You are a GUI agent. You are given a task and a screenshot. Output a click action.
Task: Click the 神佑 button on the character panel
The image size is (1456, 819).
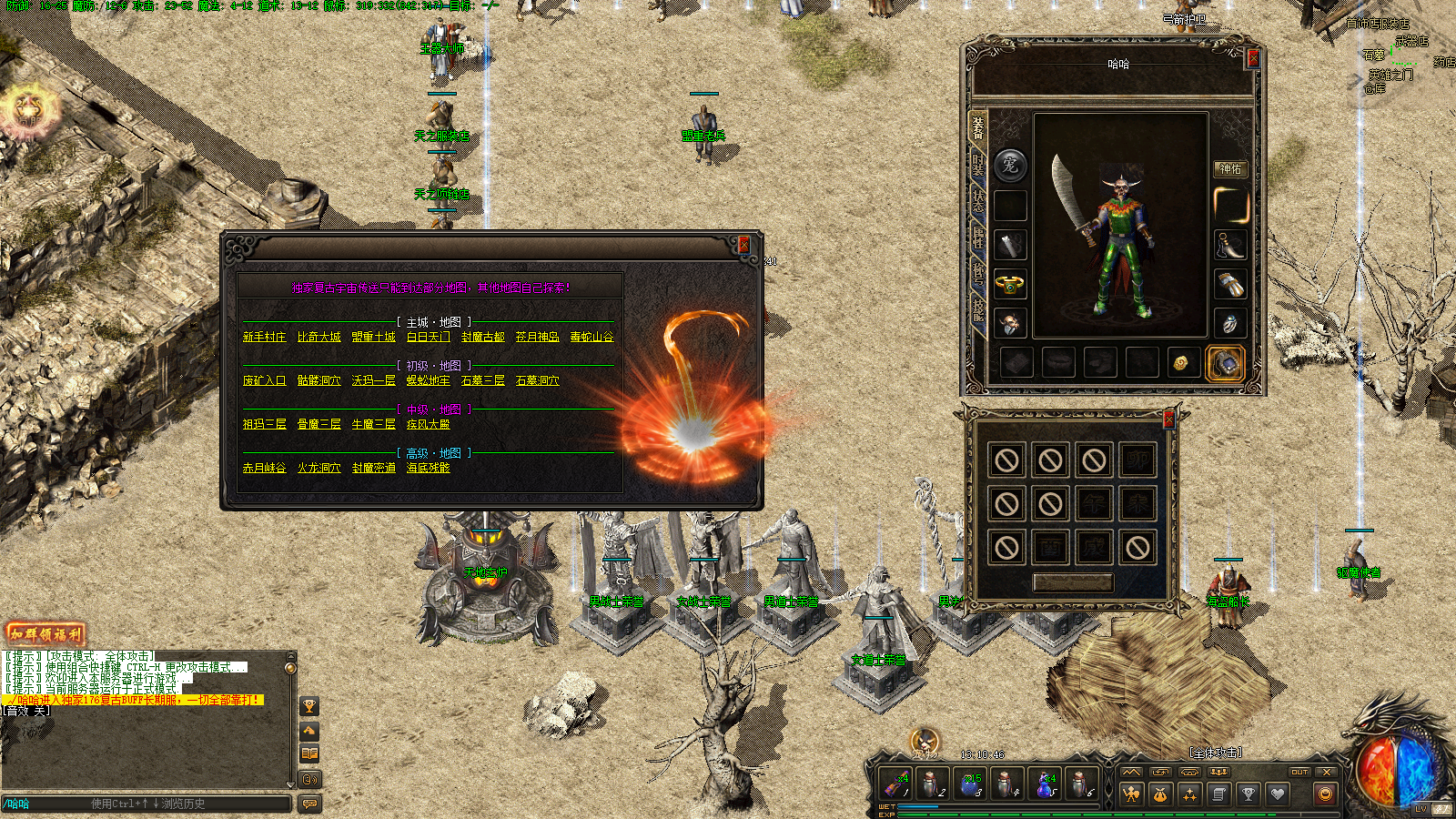[x=1230, y=168]
